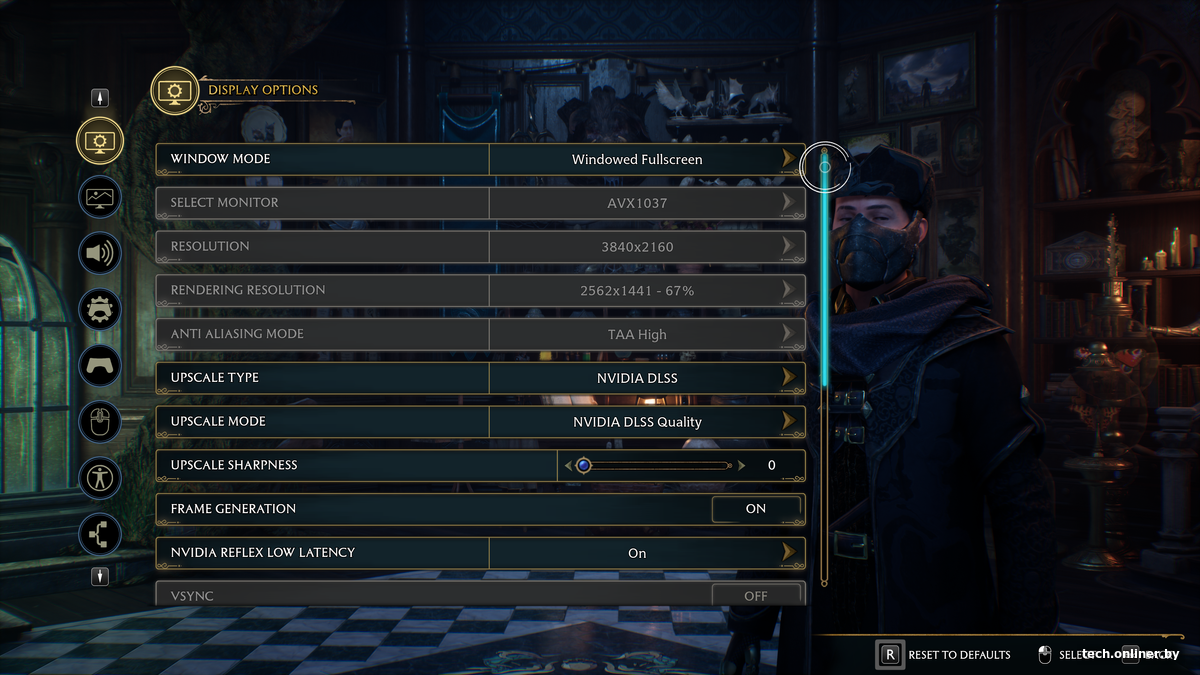Decrease Upscale Sharpness with left arrow
The height and width of the screenshot is (675, 1200).
(569, 465)
